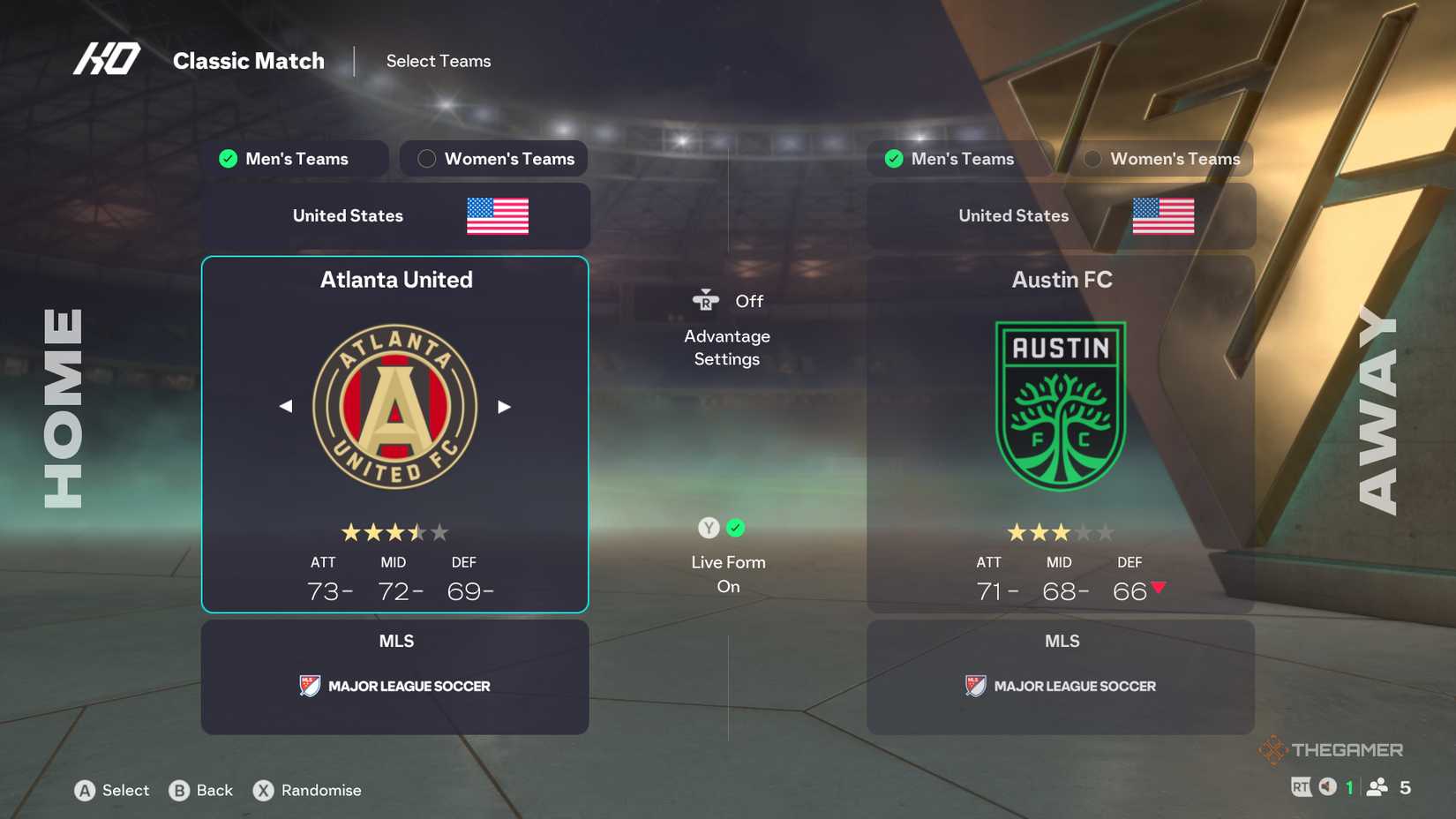Switch to Men's Teams on the away side
The image size is (1456, 819).
click(959, 159)
